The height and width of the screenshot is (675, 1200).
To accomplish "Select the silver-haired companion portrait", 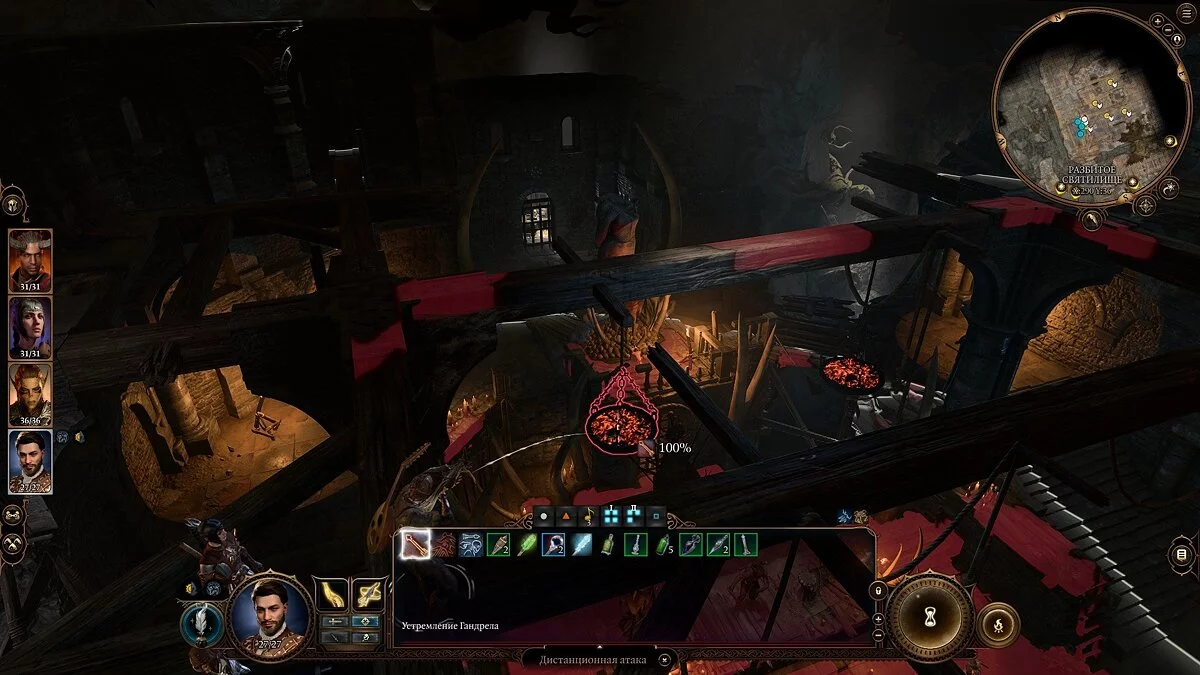I will tap(29, 326).
